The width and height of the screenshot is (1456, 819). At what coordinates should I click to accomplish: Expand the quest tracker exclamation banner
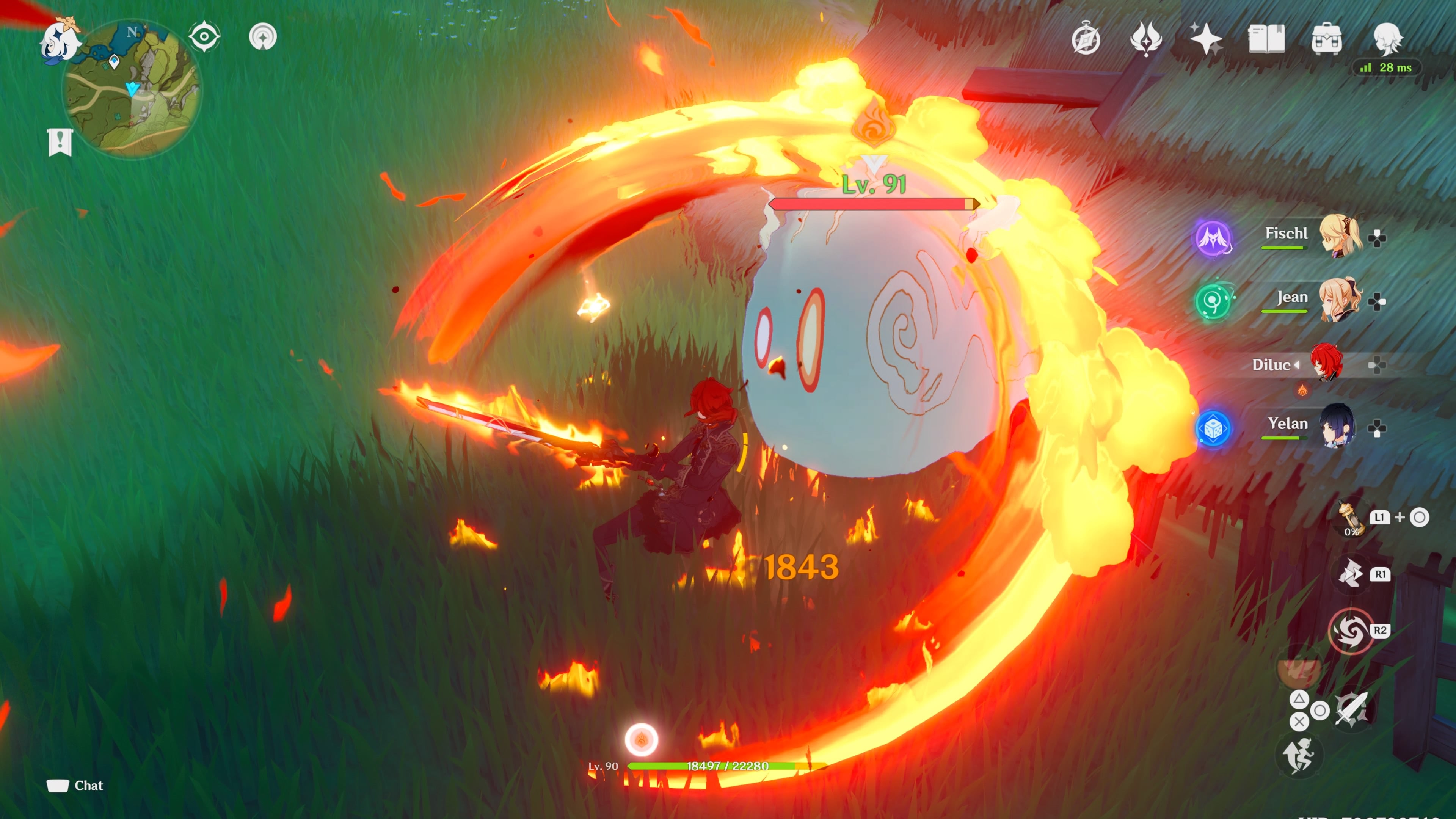pos(60,143)
